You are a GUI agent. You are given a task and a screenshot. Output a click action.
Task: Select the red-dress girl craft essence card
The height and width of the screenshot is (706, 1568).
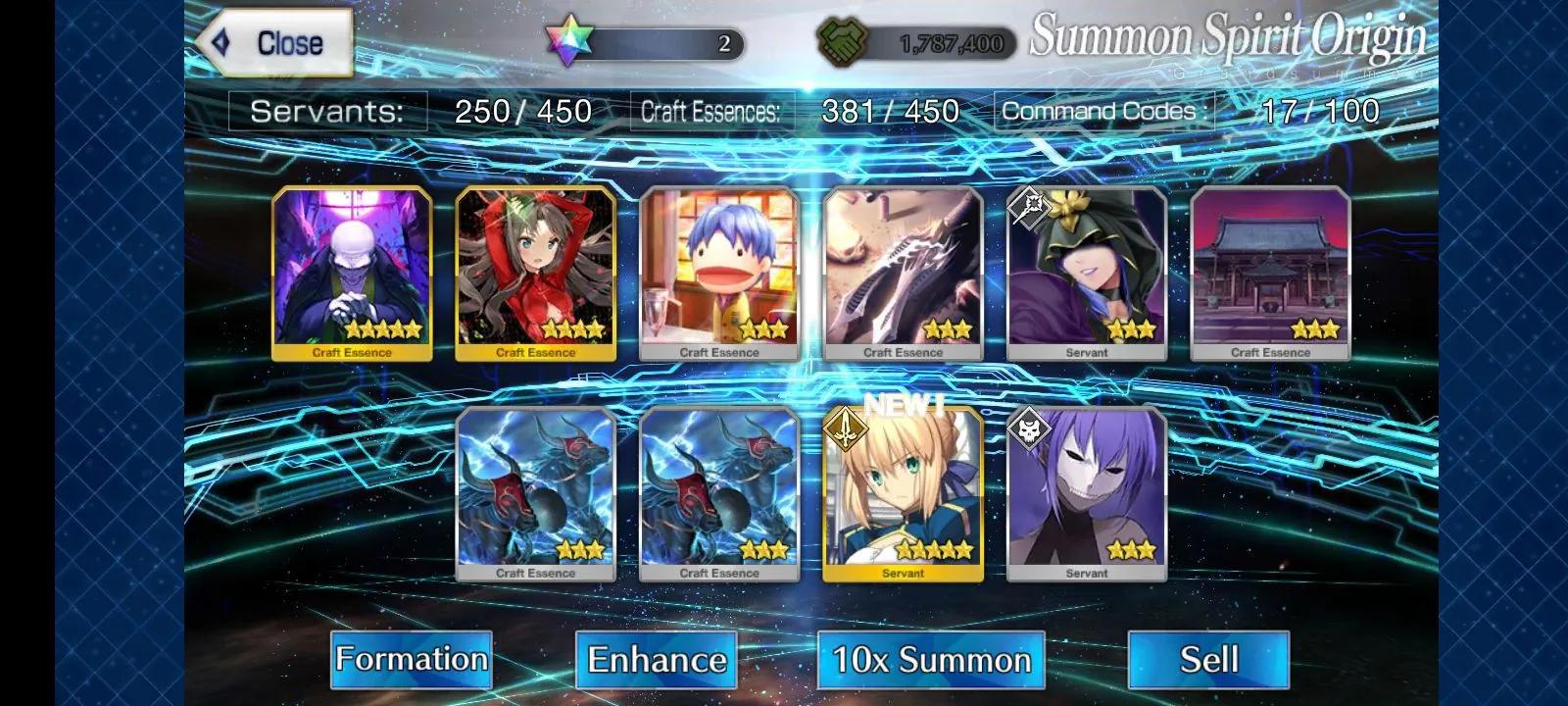pyautogui.click(x=536, y=274)
